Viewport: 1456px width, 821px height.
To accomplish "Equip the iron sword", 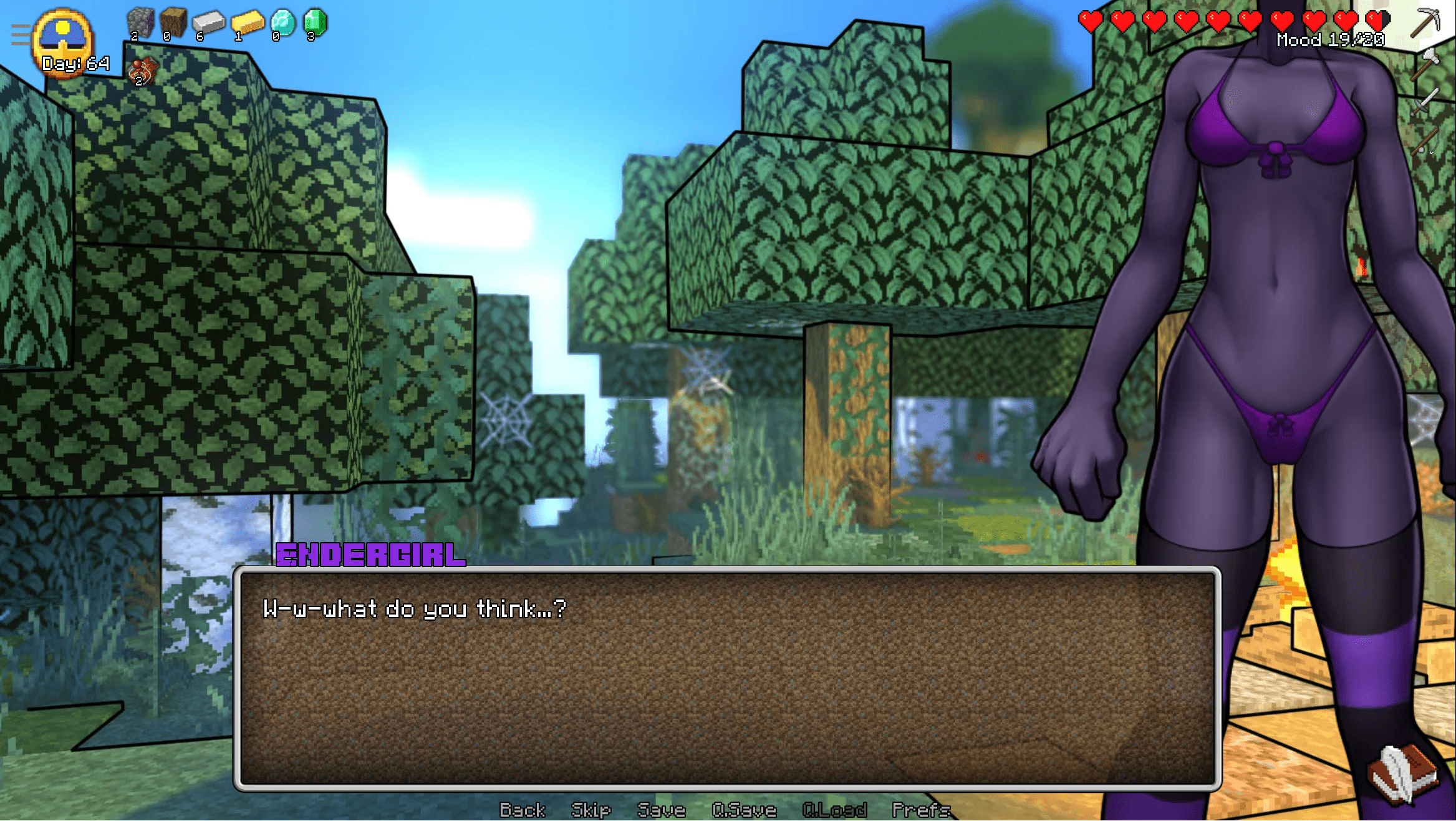I will [1426, 101].
